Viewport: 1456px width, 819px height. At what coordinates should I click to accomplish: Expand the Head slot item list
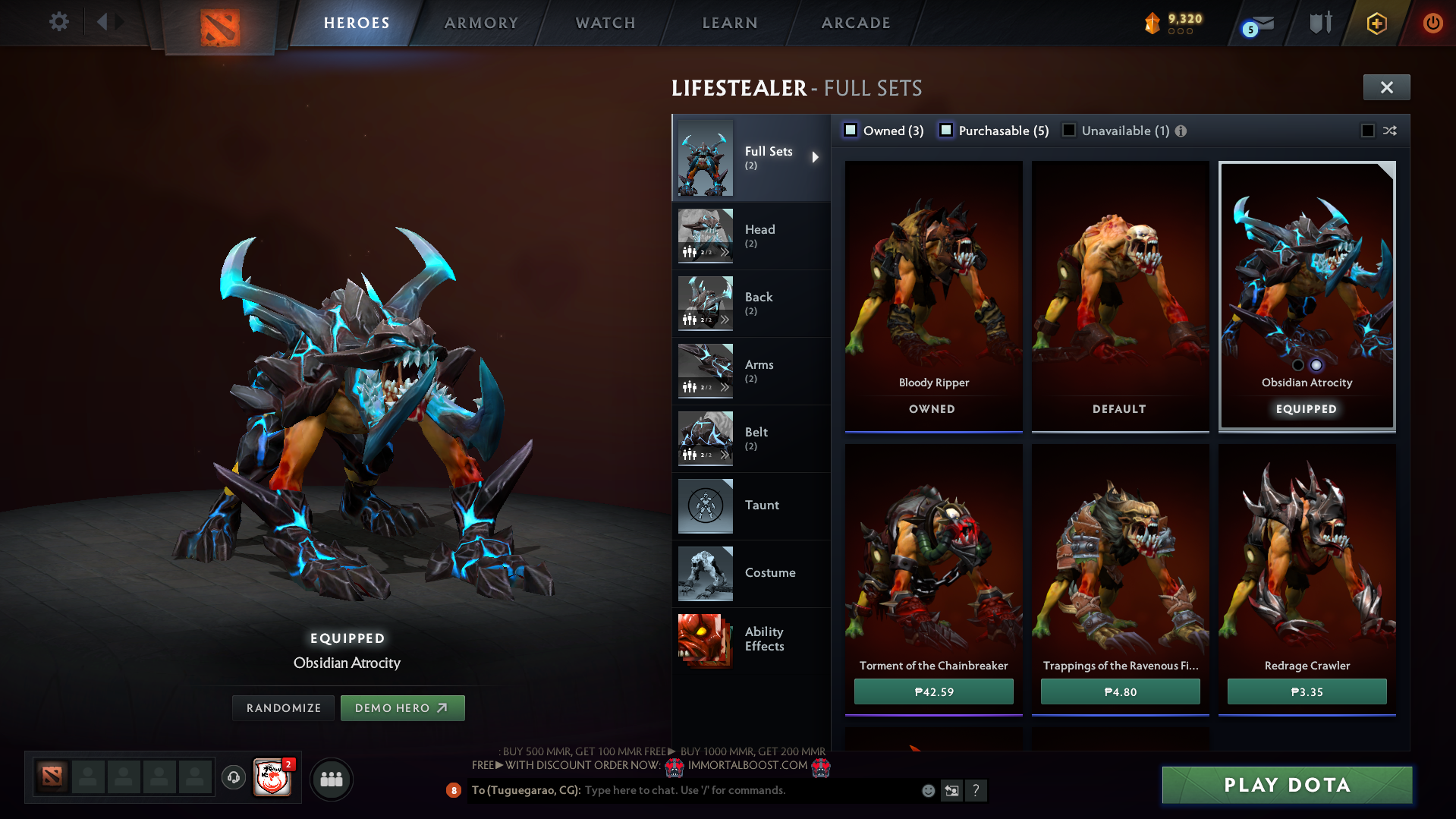pos(726,252)
